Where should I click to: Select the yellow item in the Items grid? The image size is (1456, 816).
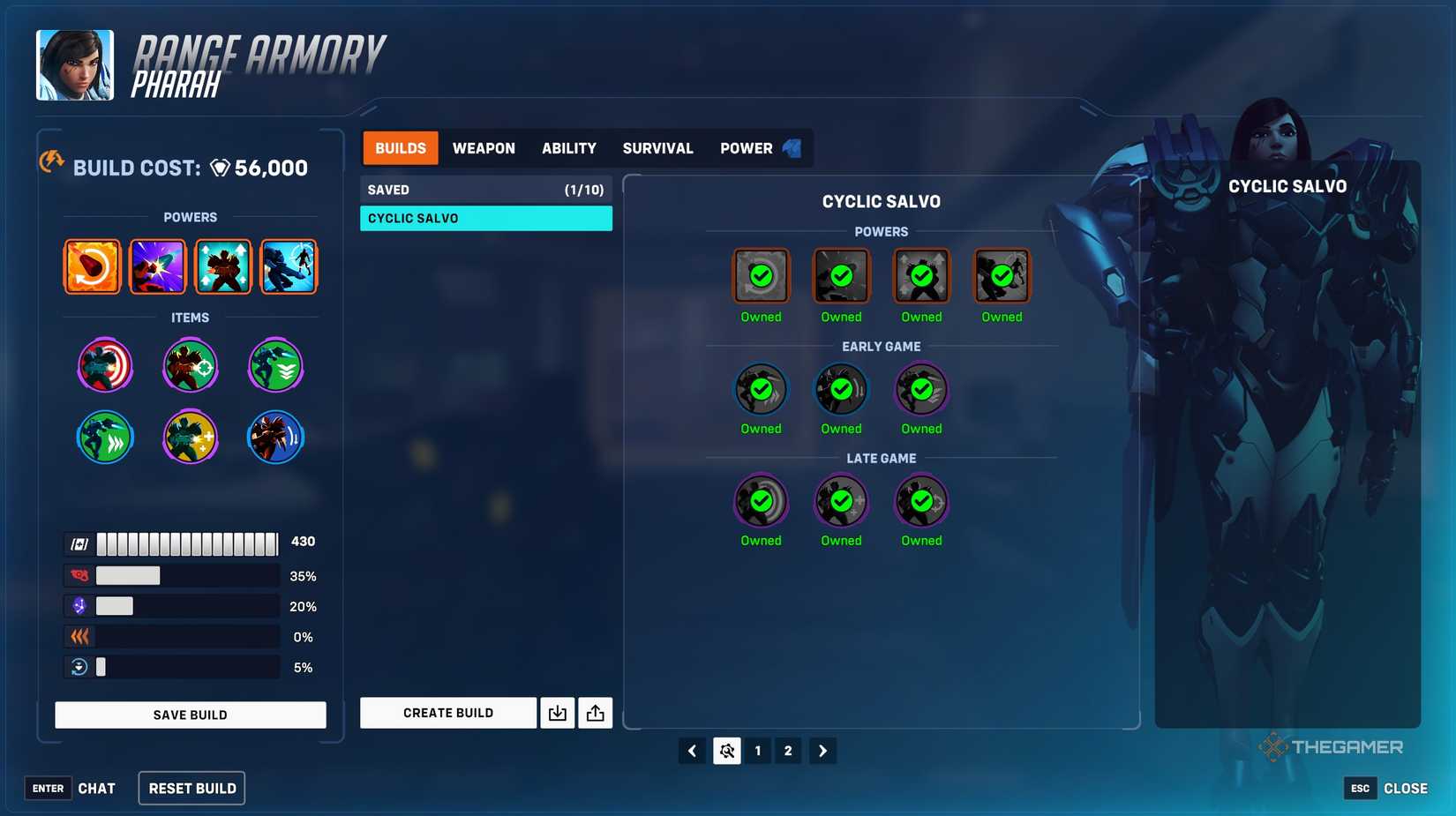pos(191,437)
